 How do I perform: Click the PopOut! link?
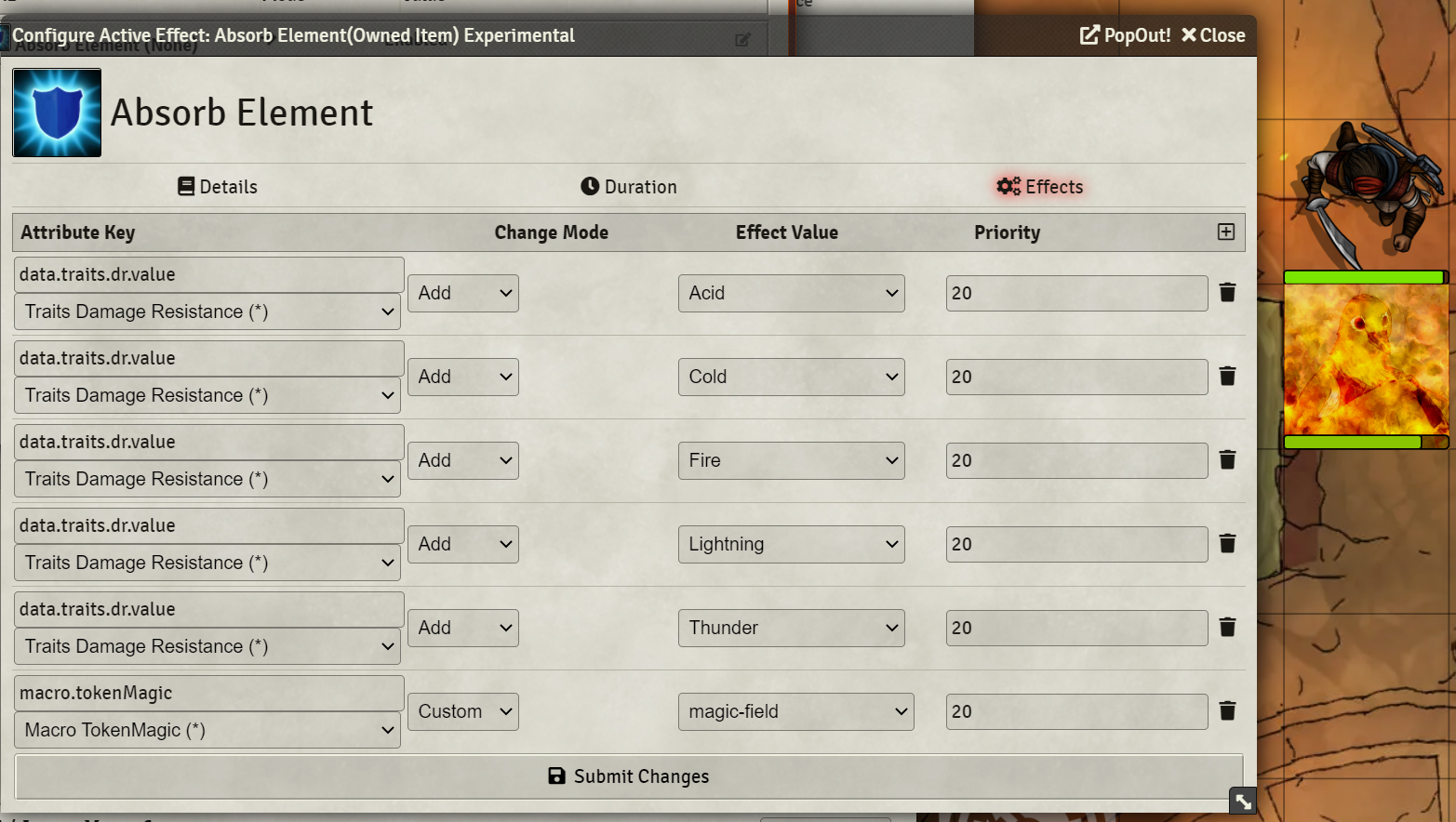tap(1124, 35)
